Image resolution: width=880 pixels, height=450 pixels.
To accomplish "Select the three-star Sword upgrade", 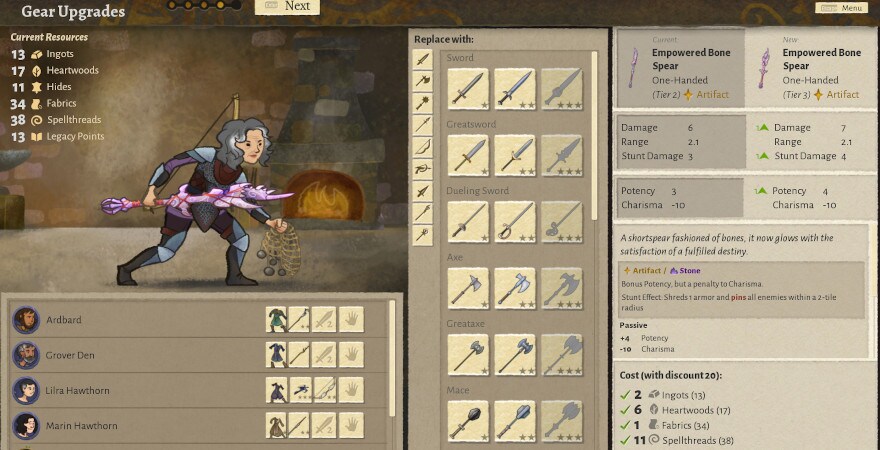I will click(x=562, y=88).
